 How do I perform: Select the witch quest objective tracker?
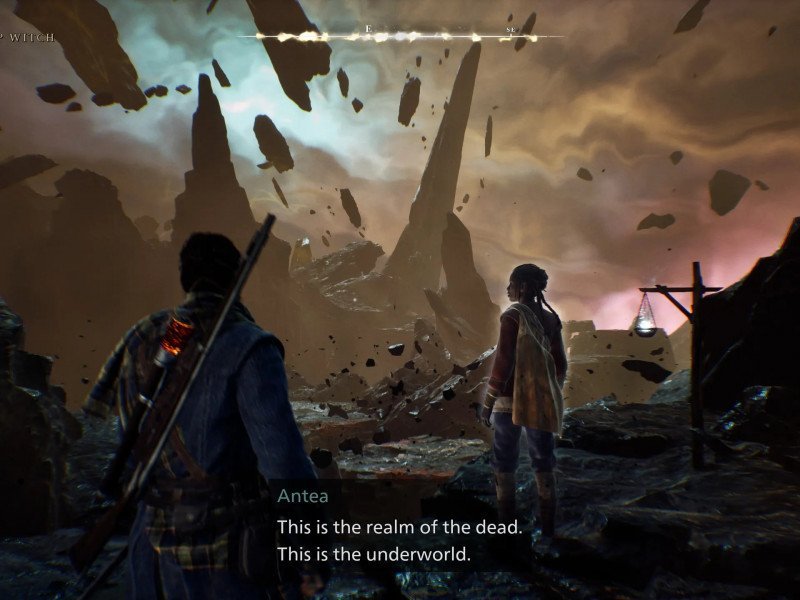point(28,38)
